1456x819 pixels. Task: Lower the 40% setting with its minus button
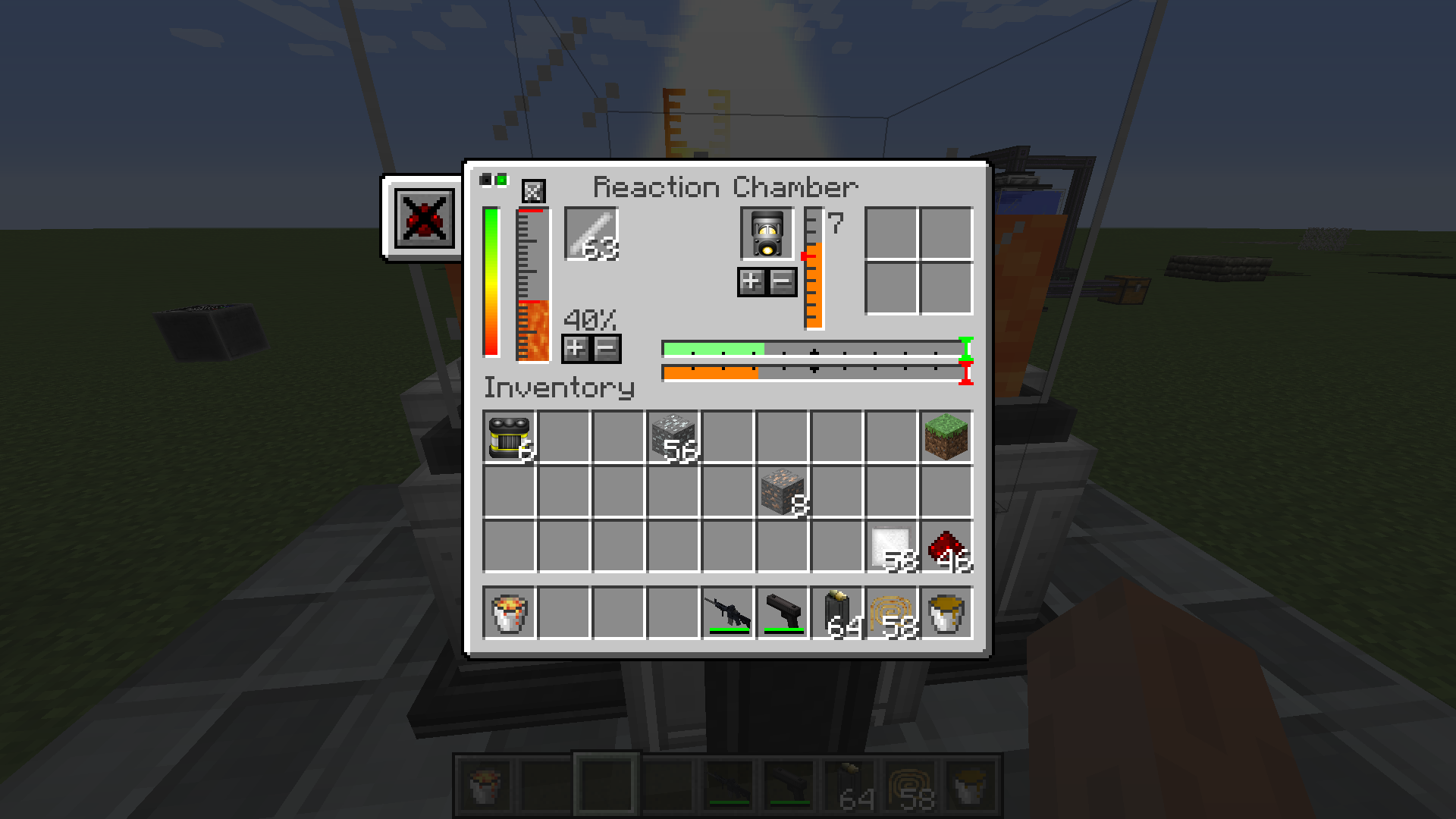point(607,349)
